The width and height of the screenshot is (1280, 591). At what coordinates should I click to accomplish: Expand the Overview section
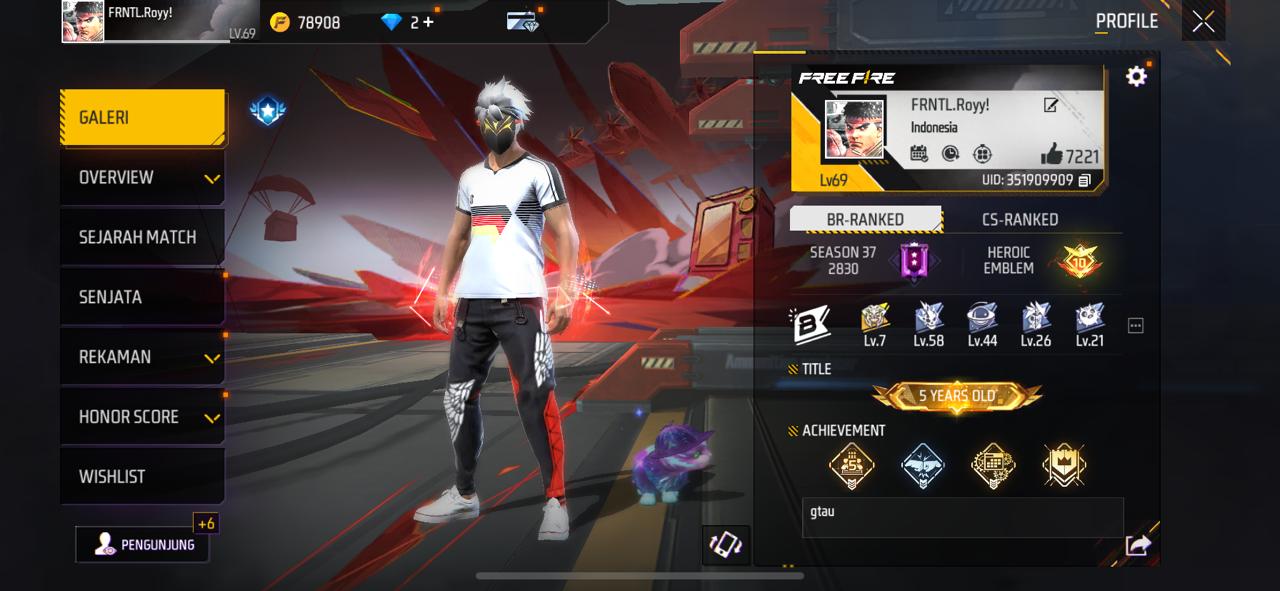142,178
